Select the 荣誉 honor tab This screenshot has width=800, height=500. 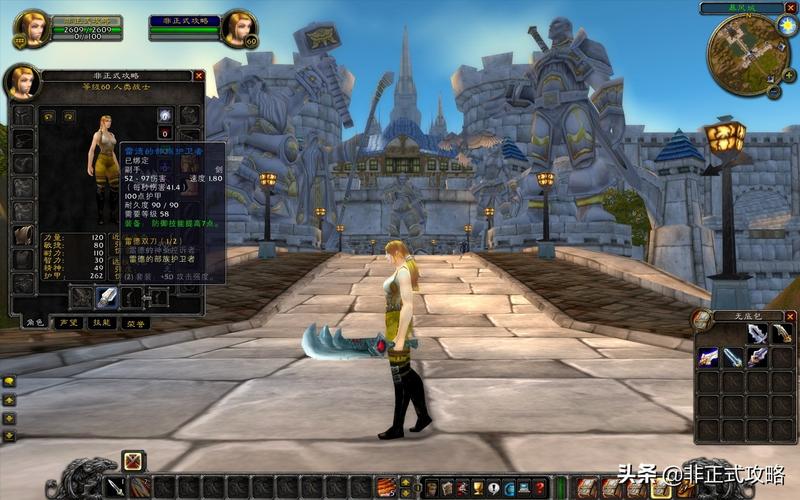click(x=134, y=323)
